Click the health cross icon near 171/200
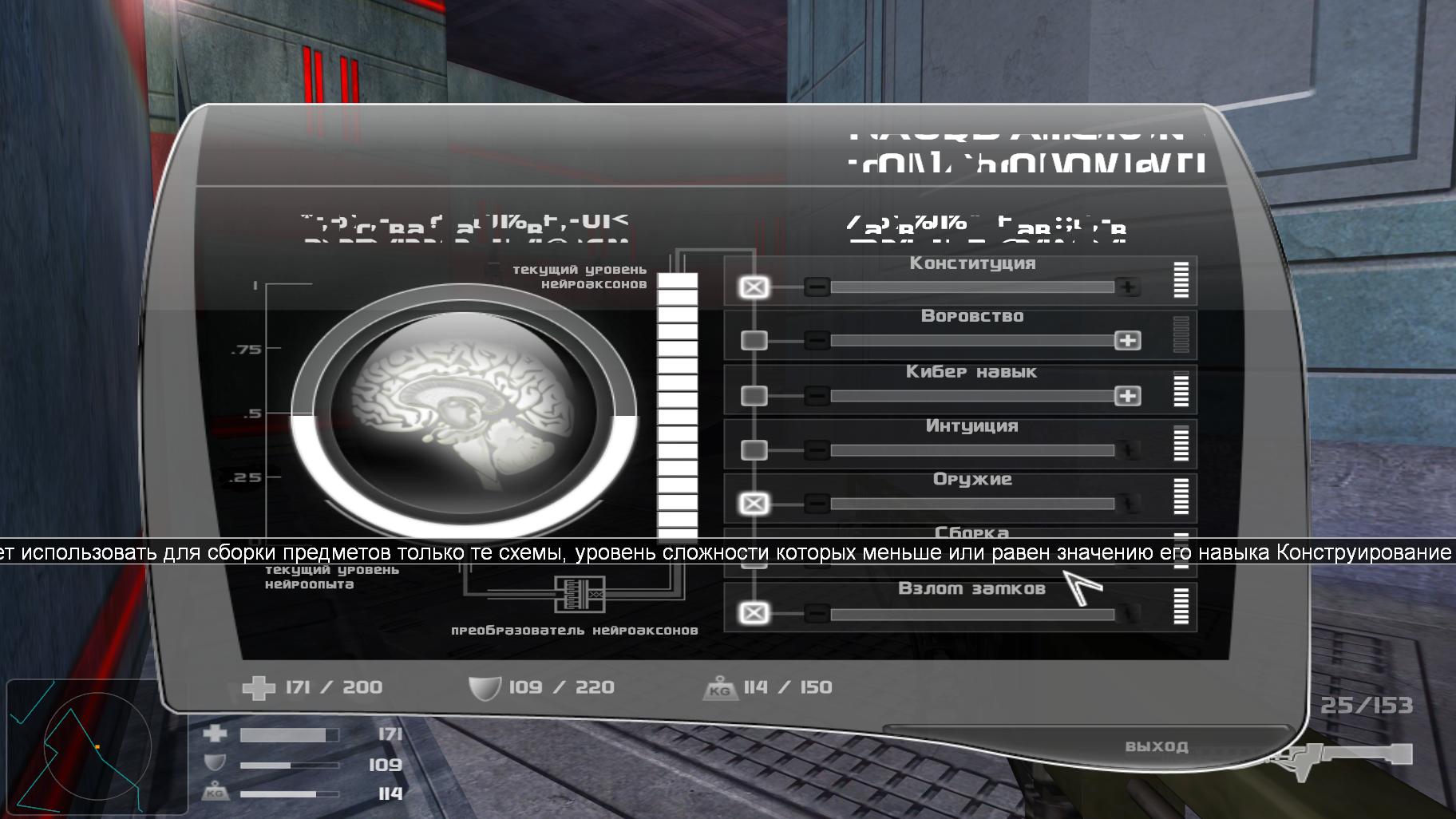 258,686
